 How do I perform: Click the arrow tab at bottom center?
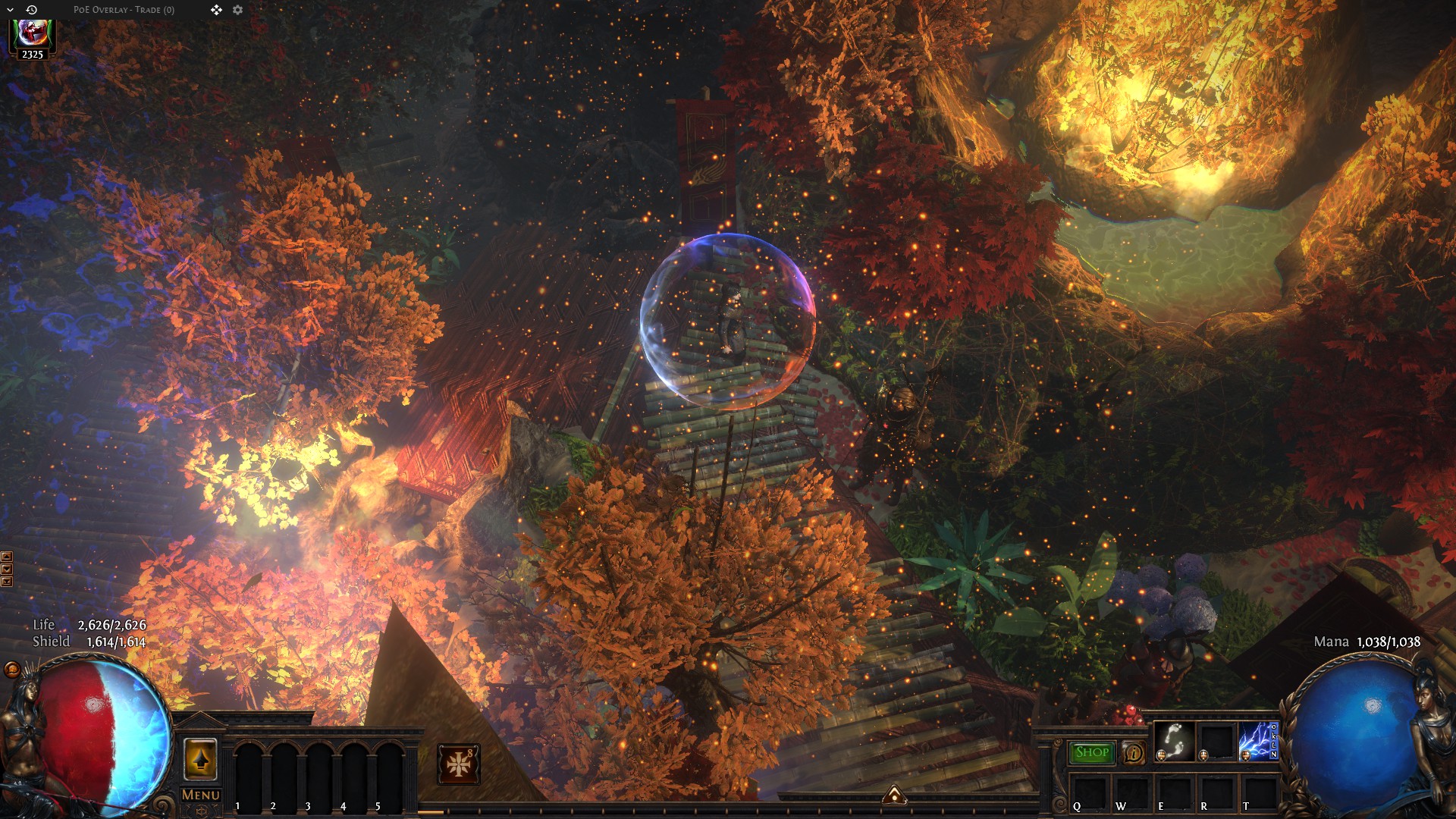tap(895, 795)
